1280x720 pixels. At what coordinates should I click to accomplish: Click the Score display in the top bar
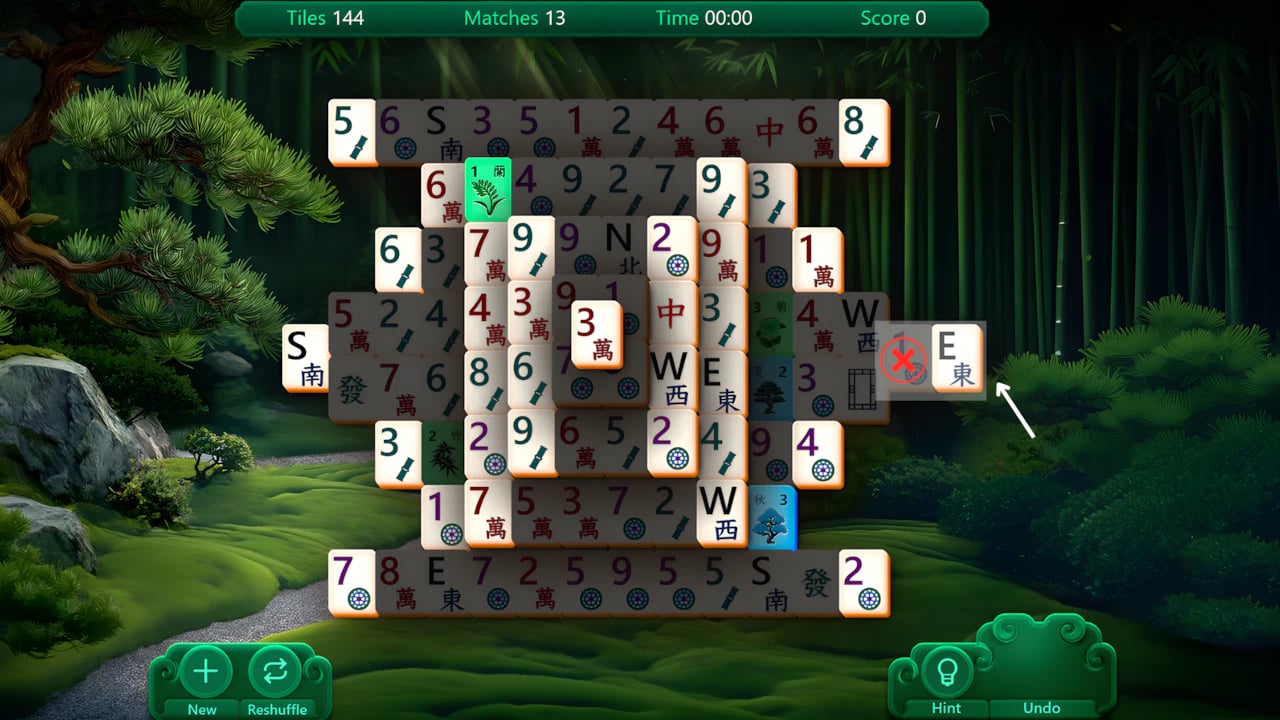pyautogui.click(x=891, y=17)
